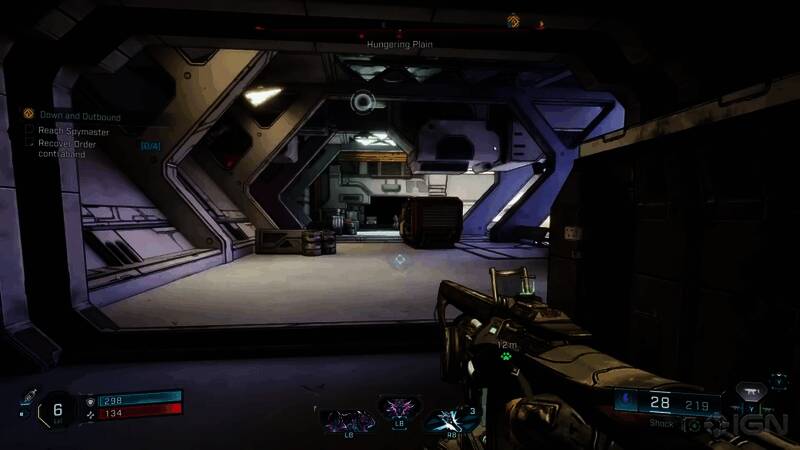Click the quest marker icon on the compass
This screenshot has width=800, height=450.
click(513, 19)
